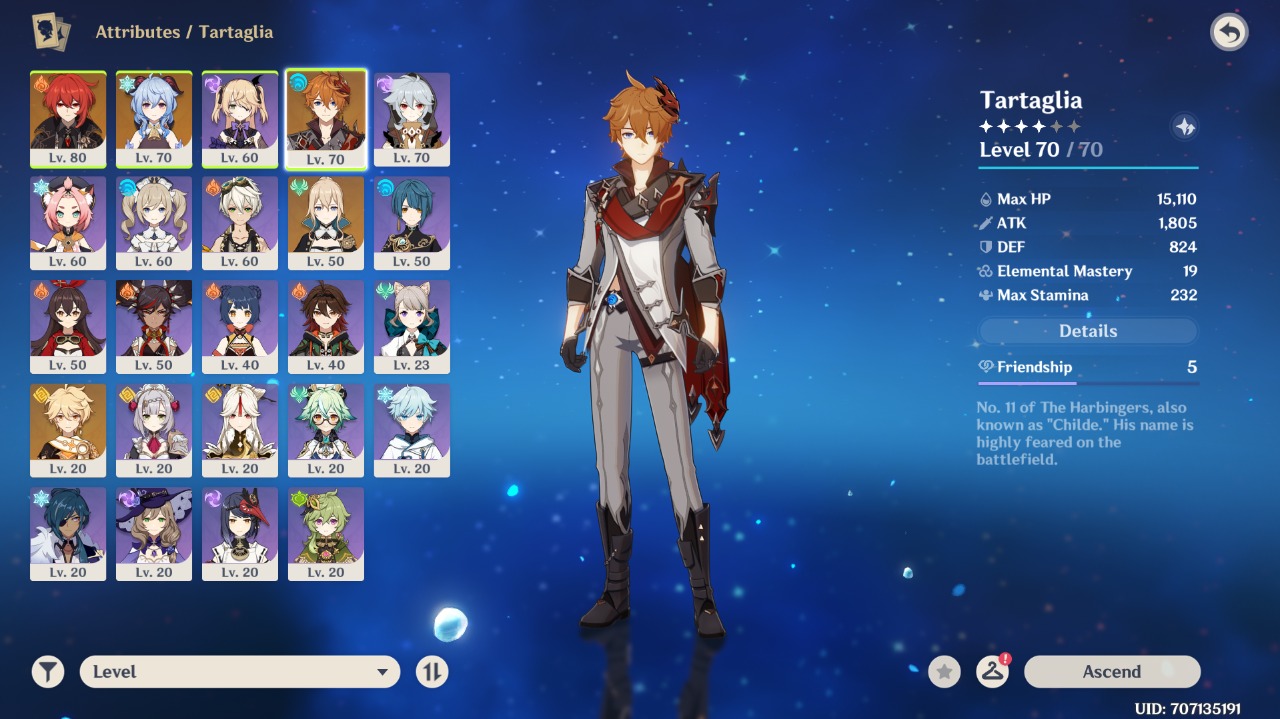Open the outfit hanger menu
1280x719 pixels.
[992, 672]
